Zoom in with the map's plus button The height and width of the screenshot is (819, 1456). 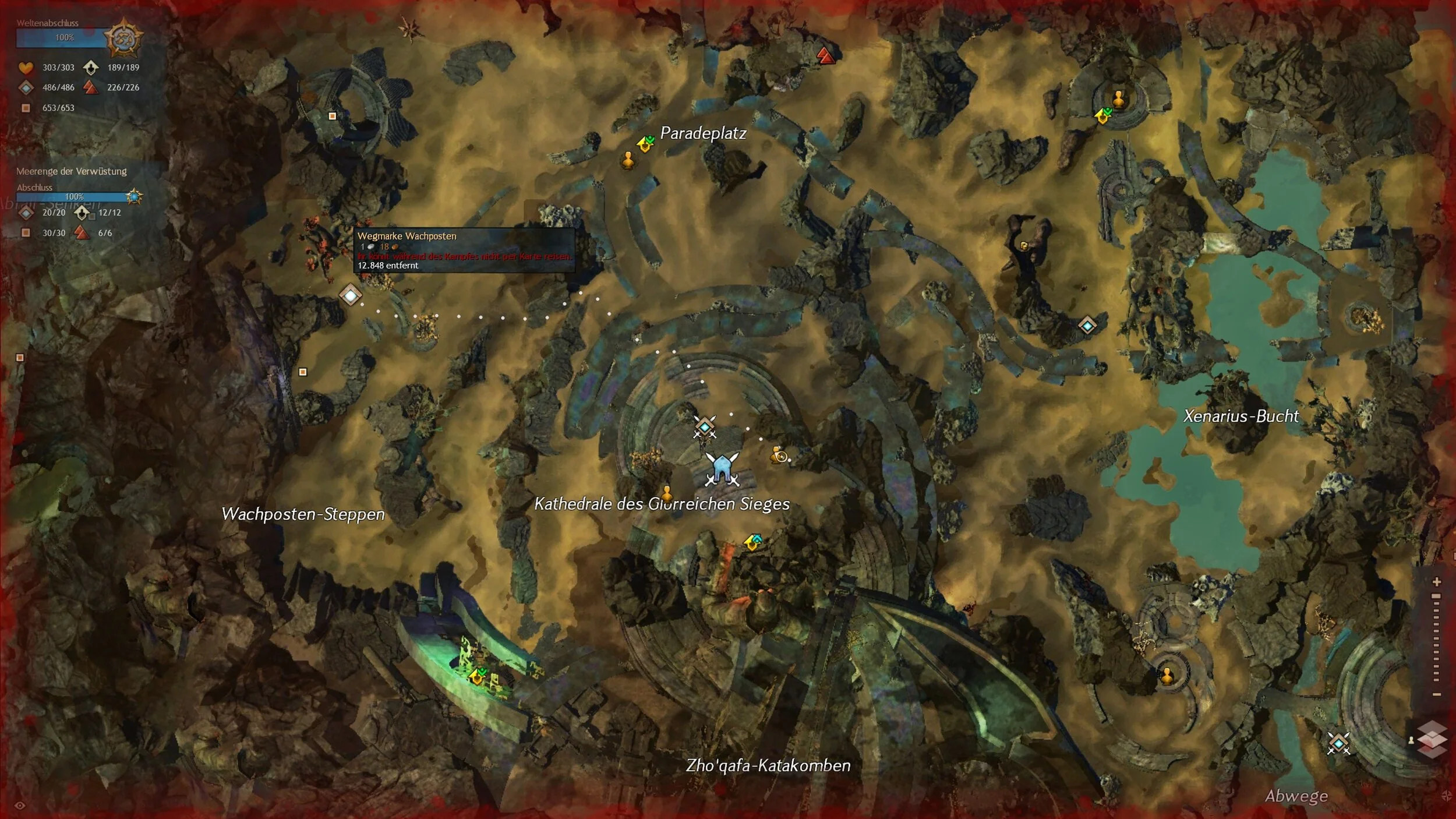coord(1437,582)
